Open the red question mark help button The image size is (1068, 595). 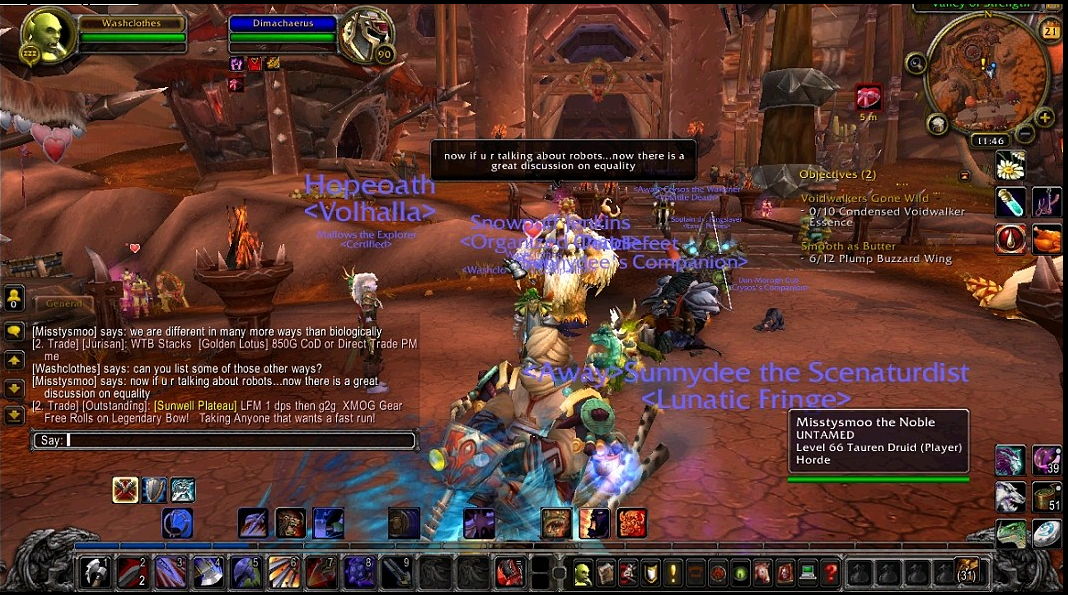pyautogui.click(x=831, y=573)
